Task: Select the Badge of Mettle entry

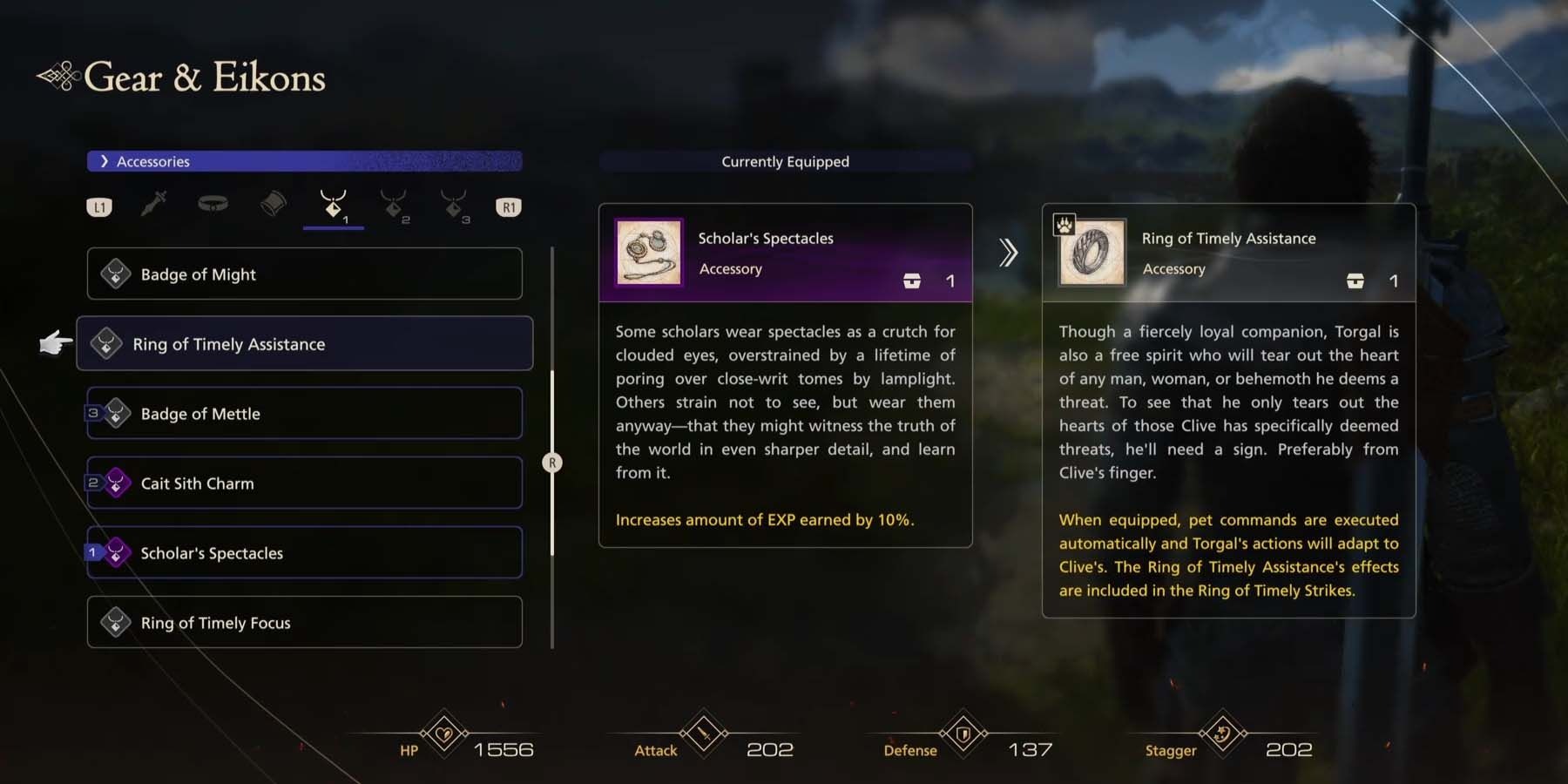Action: [x=304, y=414]
